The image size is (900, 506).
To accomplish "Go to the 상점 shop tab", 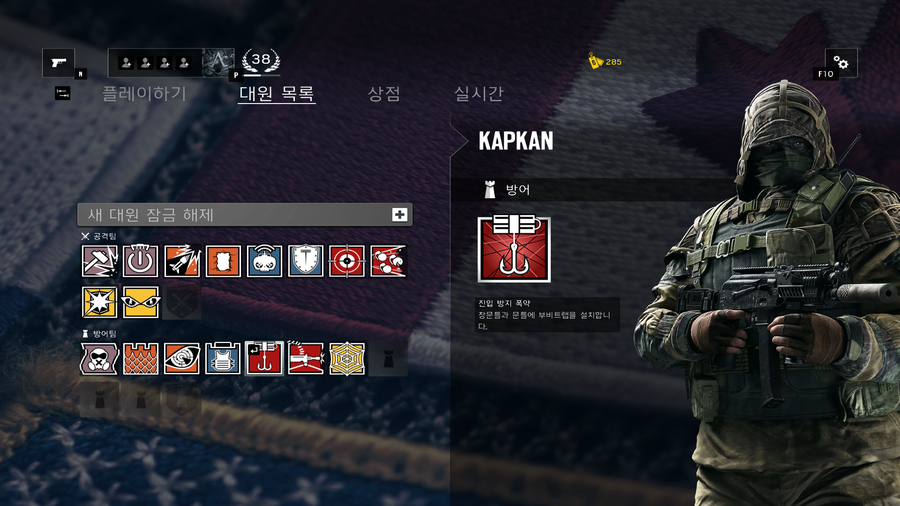I will tap(384, 94).
